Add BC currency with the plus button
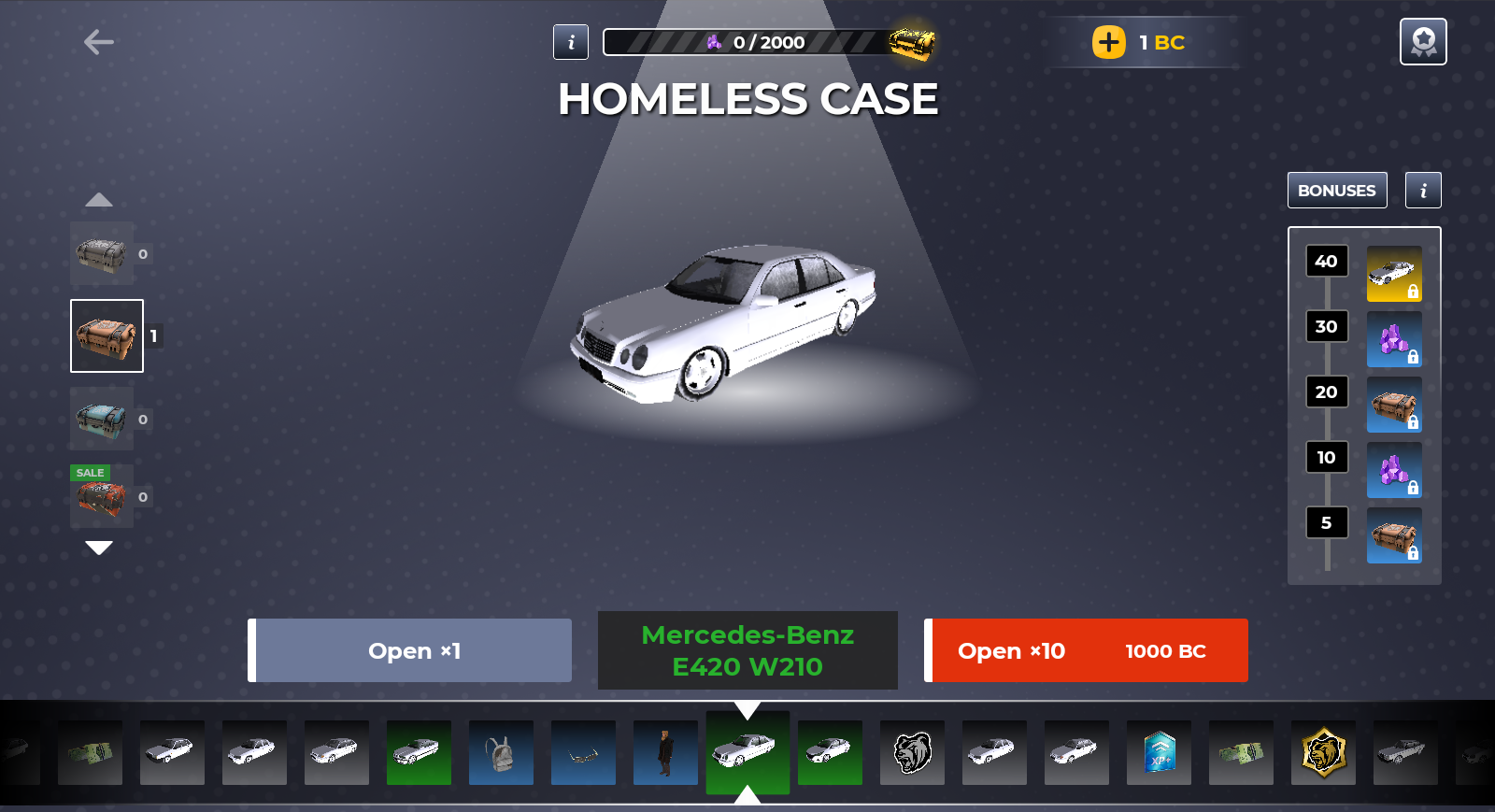Screen dimensions: 1495x812 (x=1109, y=42)
